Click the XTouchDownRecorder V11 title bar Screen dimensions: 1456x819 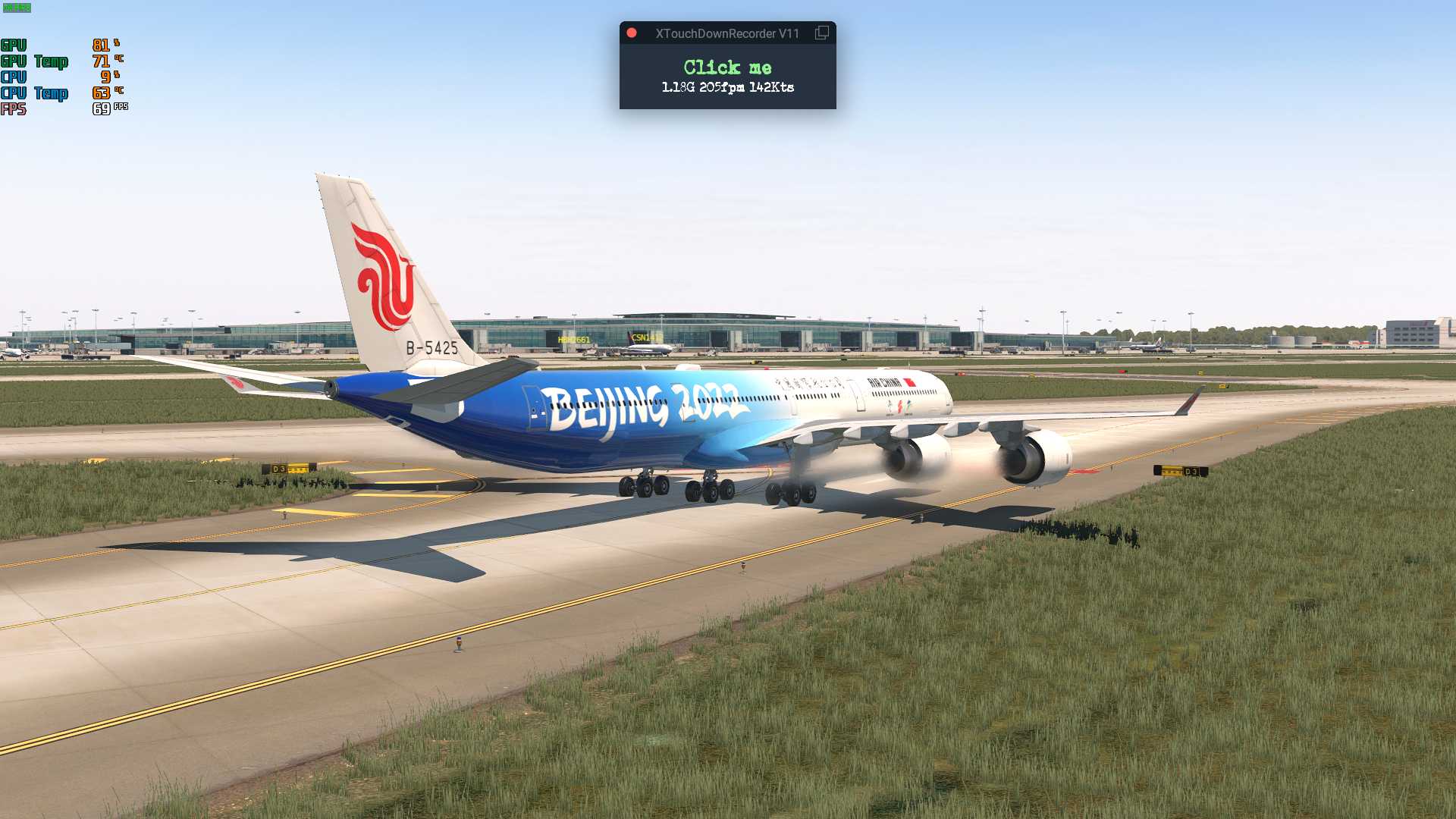pos(727,33)
